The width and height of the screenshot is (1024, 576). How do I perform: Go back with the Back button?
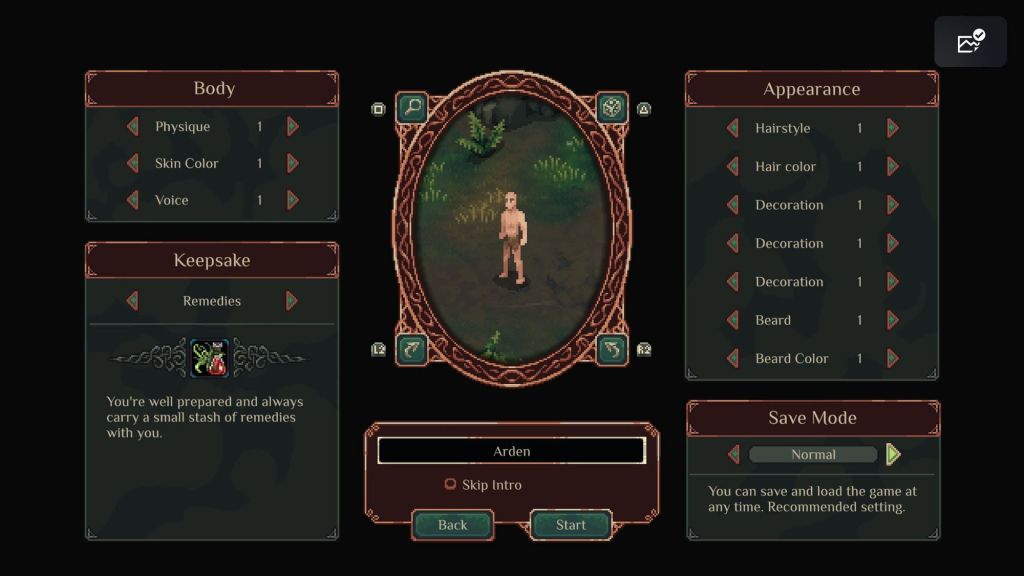(452, 525)
